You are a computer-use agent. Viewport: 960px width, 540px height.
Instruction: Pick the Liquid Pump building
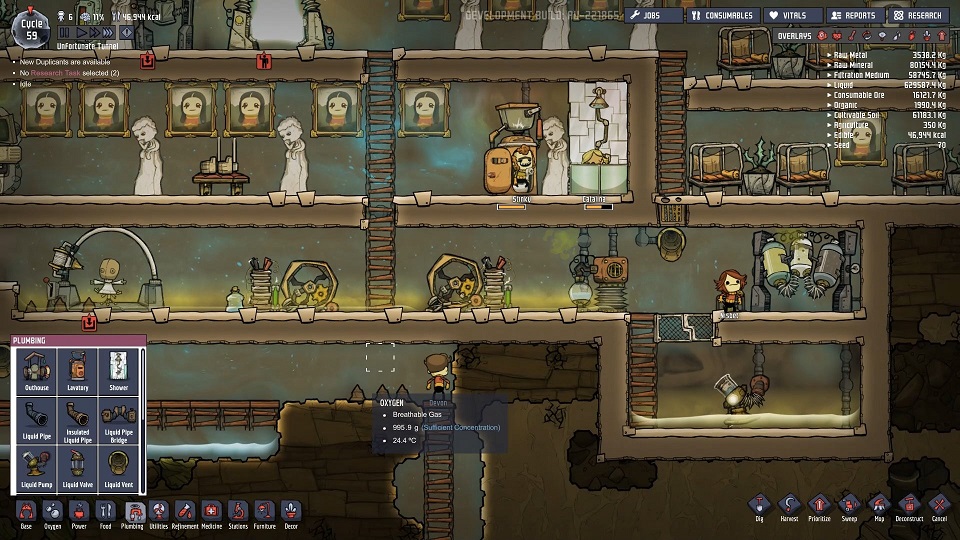coord(35,469)
